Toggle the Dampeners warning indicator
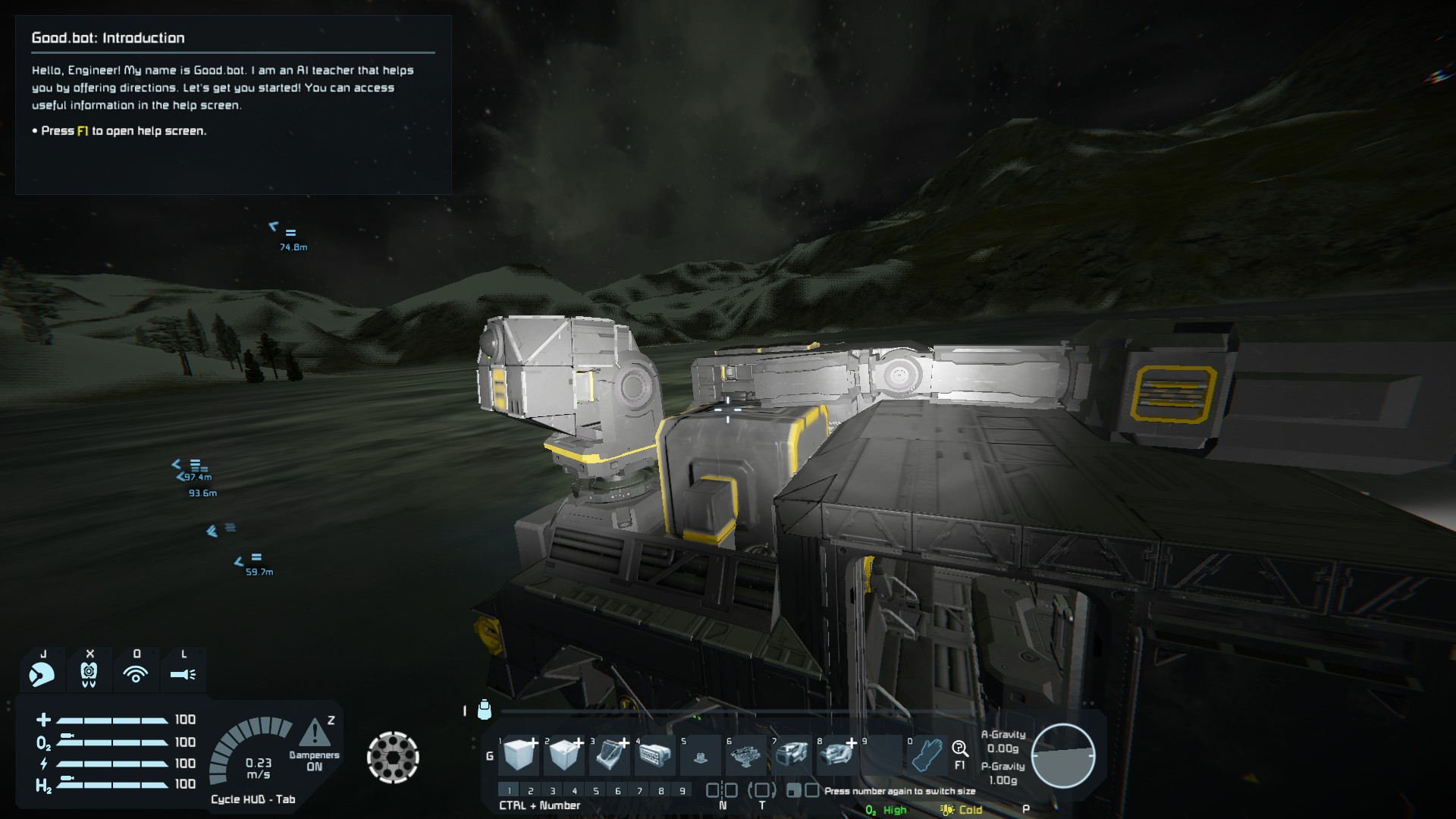This screenshot has width=1456, height=819. 314,734
